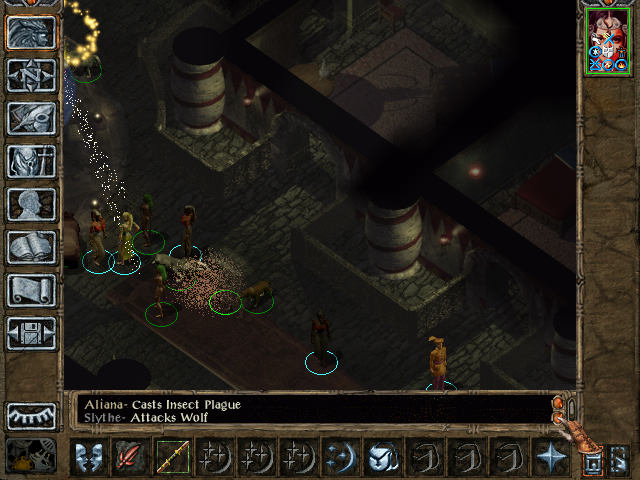The width and height of the screenshot is (640, 480).
Task: Click the select all party button
Action: (593, 464)
